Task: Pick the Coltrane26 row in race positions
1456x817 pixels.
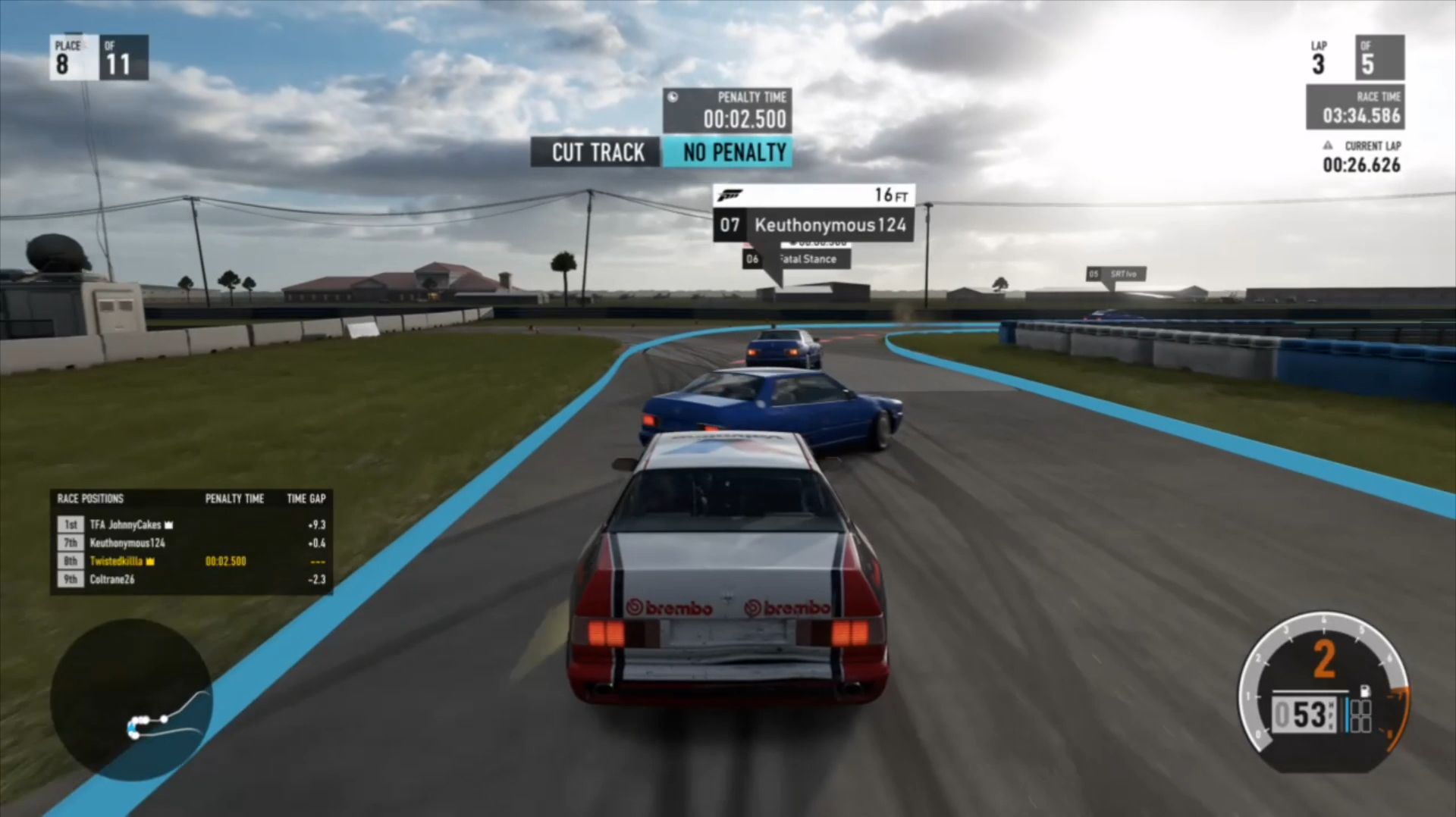Action: coord(190,579)
